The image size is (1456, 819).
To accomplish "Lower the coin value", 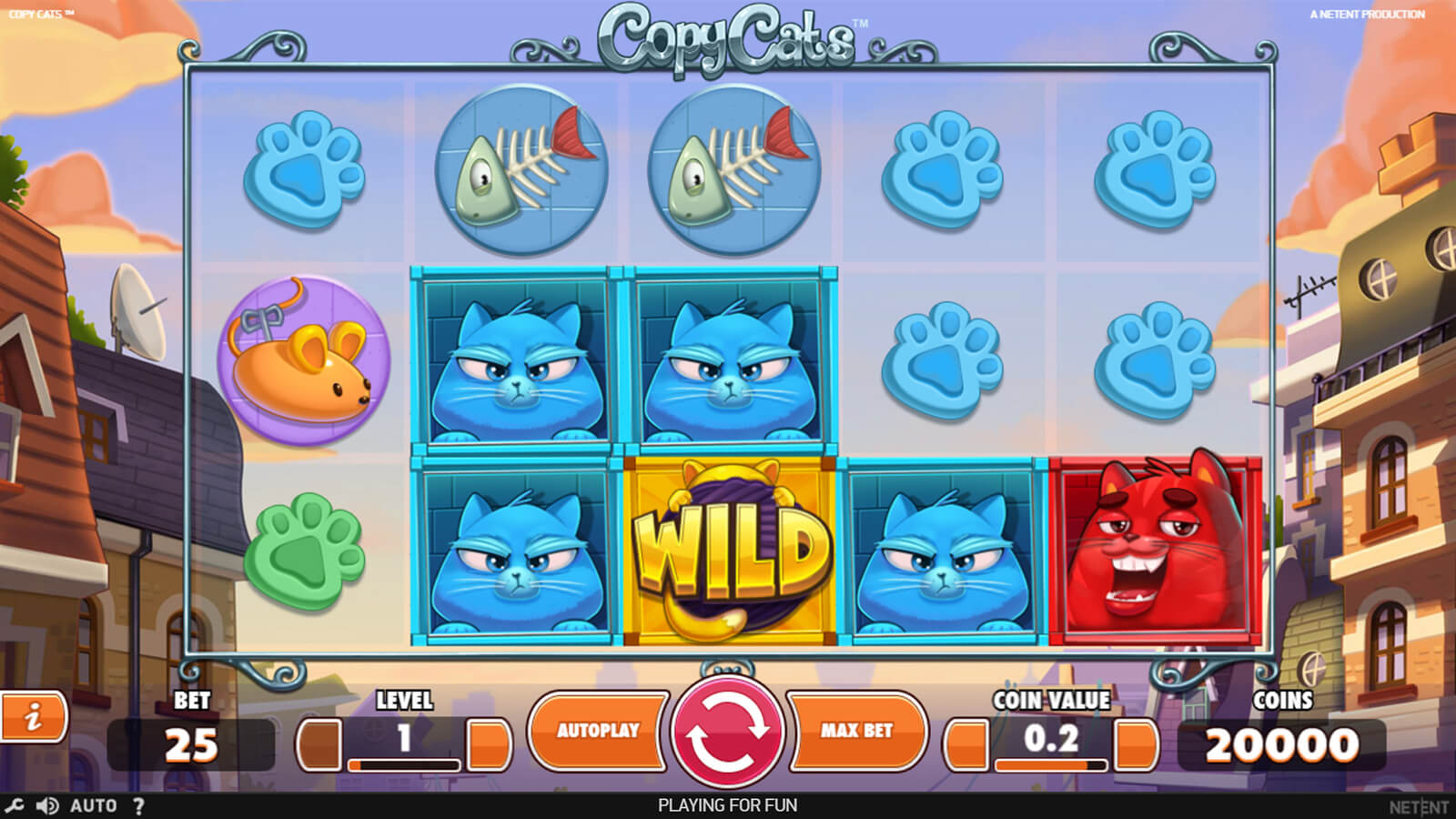I will pyautogui.click(x=966, y=744).
